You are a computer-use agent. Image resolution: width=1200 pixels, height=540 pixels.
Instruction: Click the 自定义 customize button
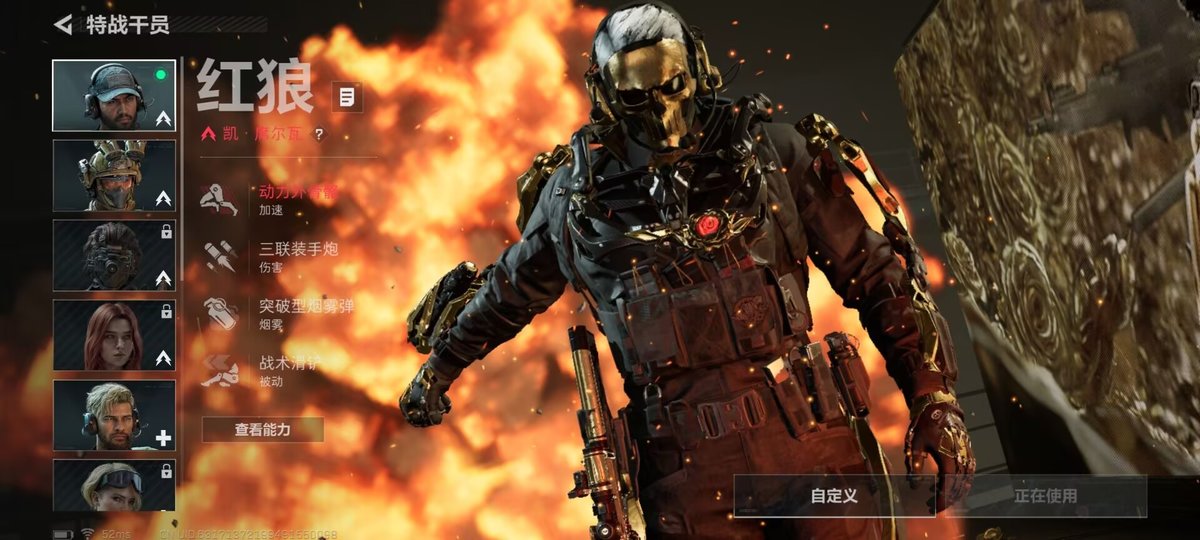tap(834, 496)
